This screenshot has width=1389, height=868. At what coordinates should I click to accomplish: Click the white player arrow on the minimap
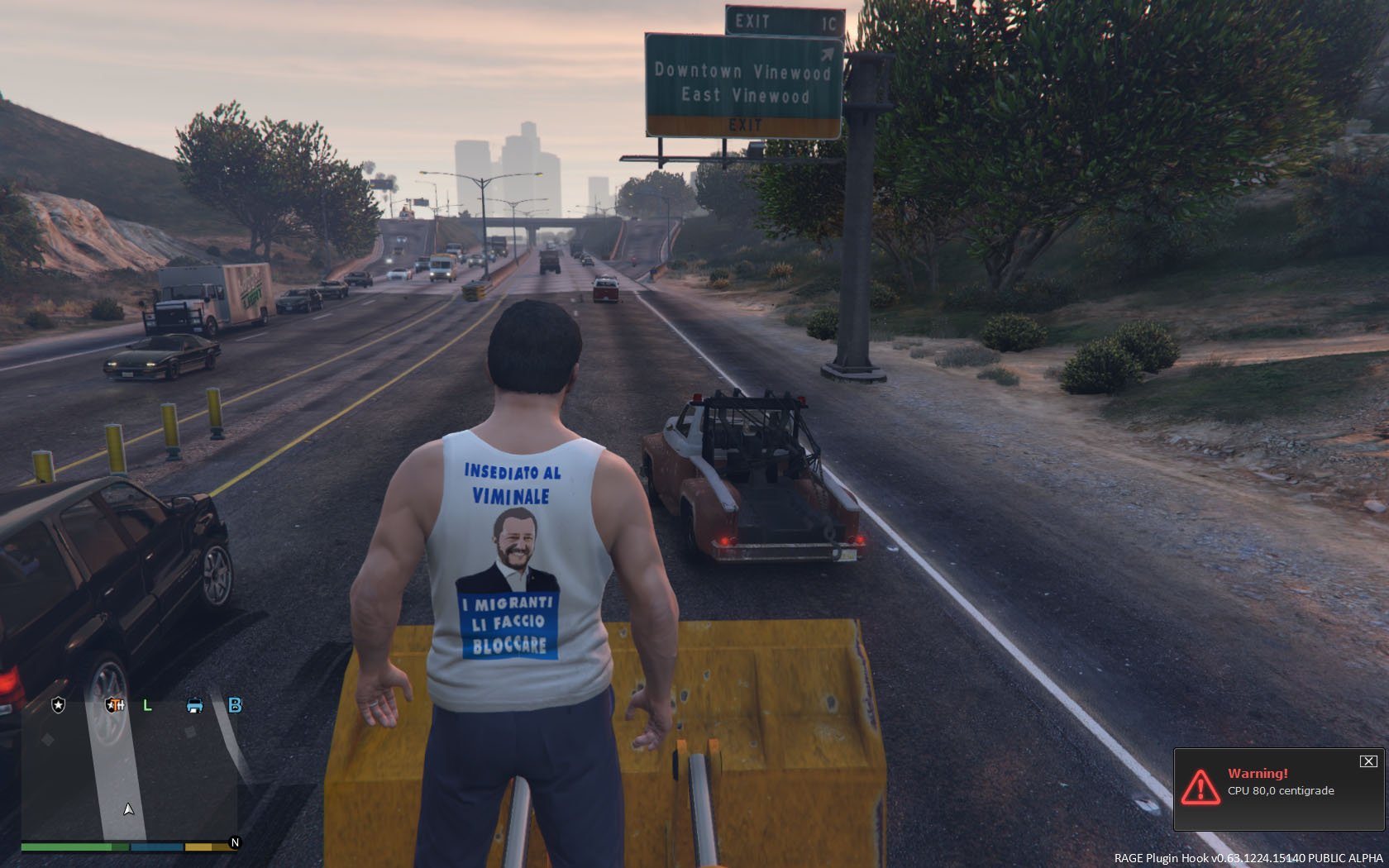[128, 809]
